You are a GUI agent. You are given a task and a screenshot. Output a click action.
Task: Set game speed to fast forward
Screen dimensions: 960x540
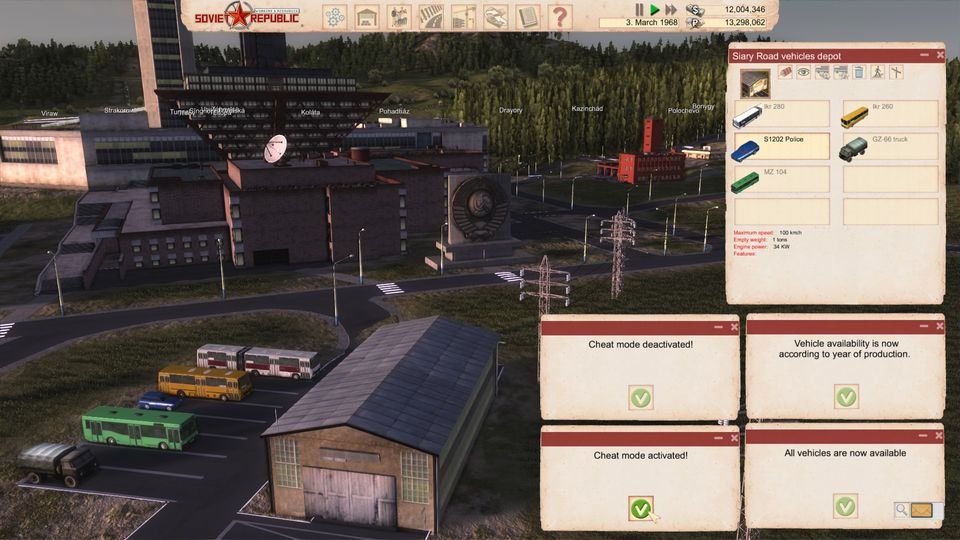point(671,9)
